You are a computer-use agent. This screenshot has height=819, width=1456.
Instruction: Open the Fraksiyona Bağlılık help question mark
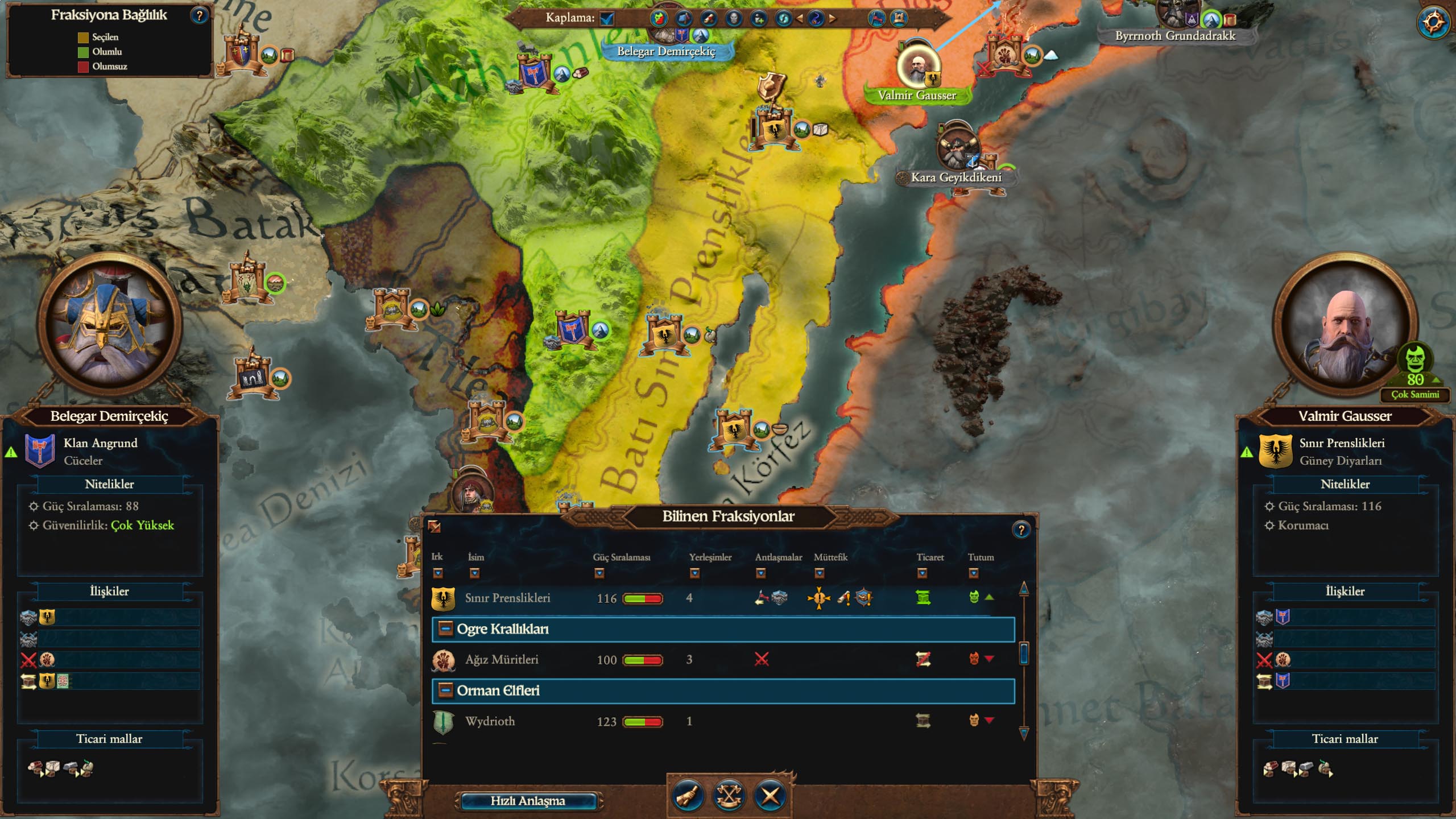click(x=198, y=15)
